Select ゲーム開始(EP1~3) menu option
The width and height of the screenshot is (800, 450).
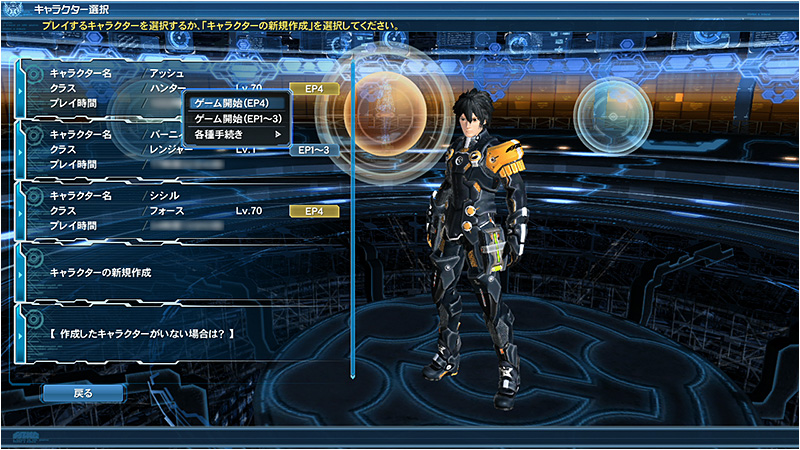pyautogui.click(x=237, y=119)
